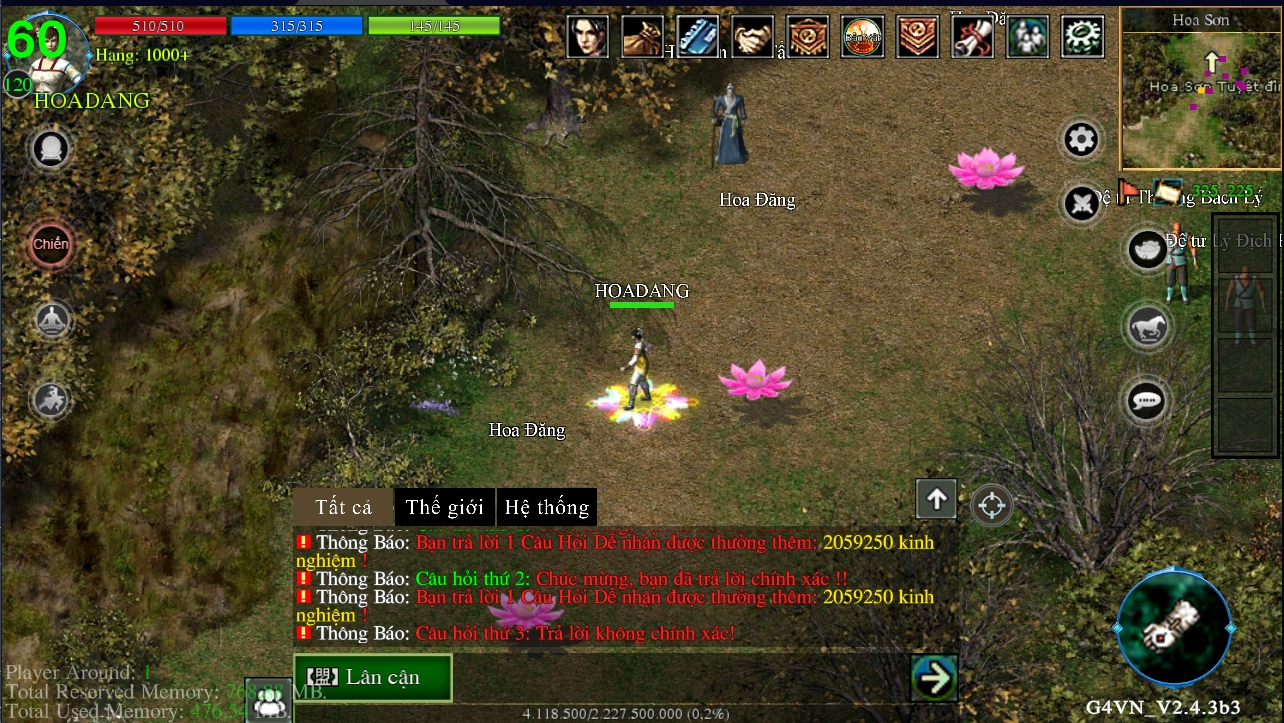Image resolution: width=1284 pixels, height=723 pixels.
Task: Mount the horse using the horse button
Action: [1146, 326]
